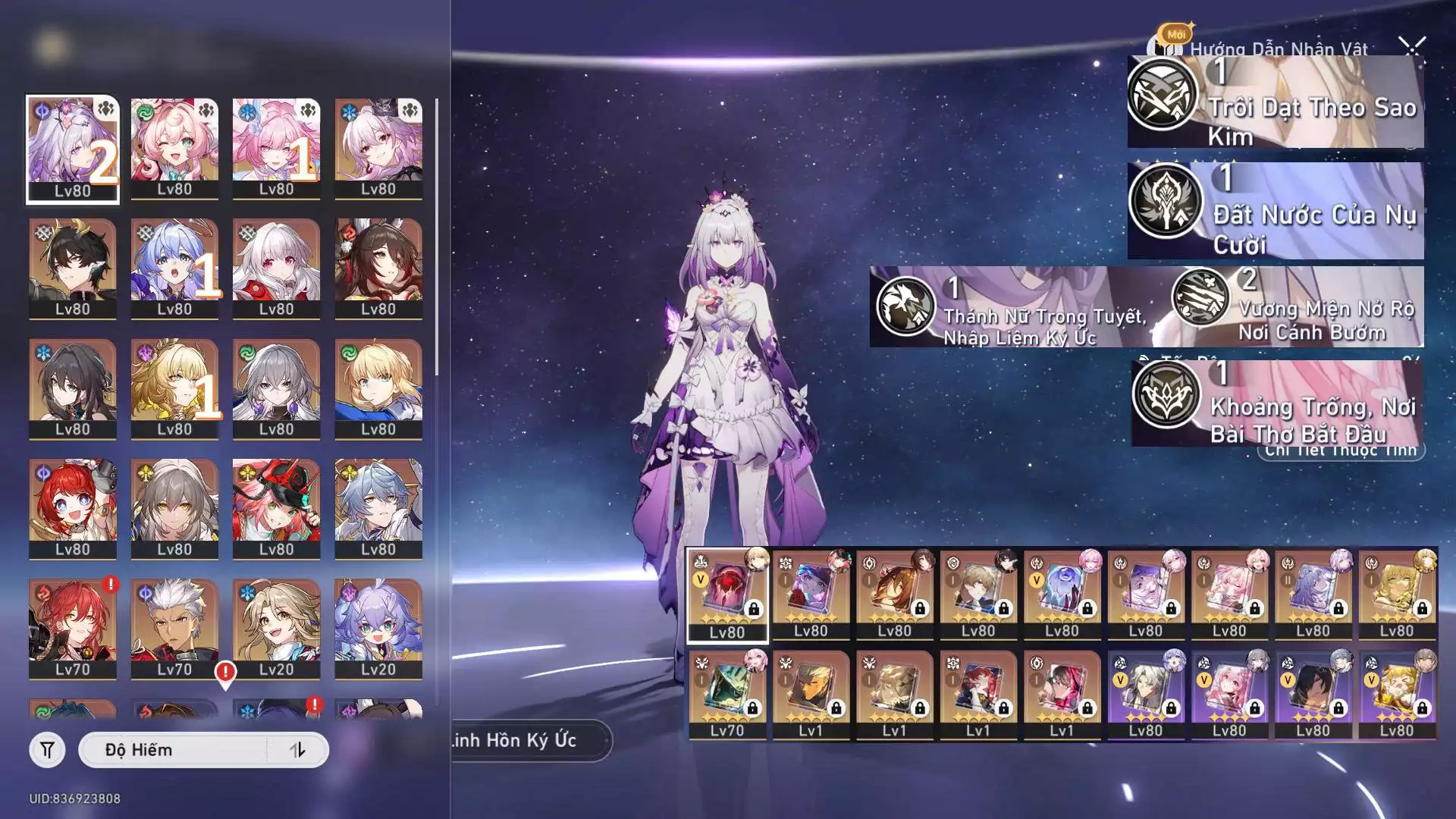This screenshot has width=1456, height=819.
Task: Open the character filter funnel button
Action: click(47, 750)
